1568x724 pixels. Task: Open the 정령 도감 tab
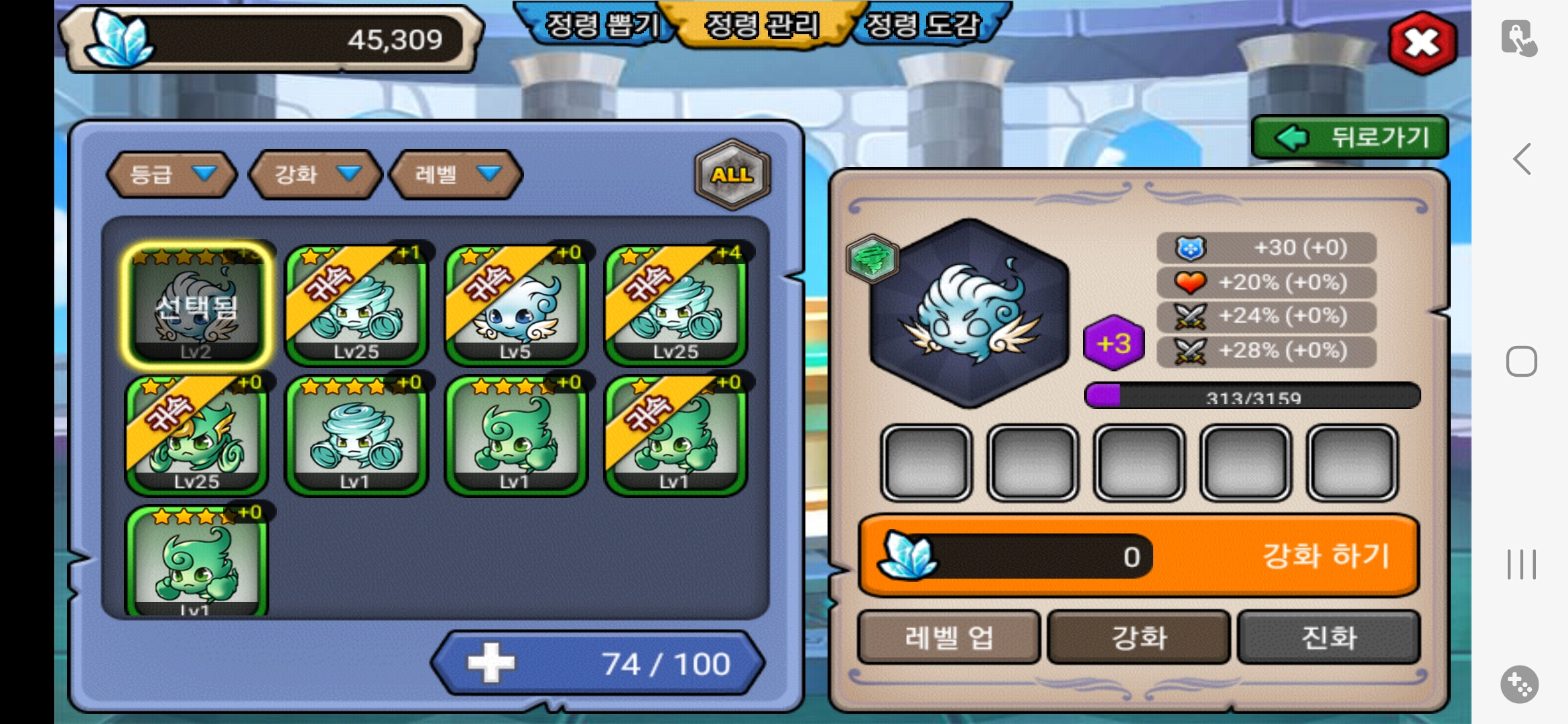pyautogui.click(x=923, y=25)
